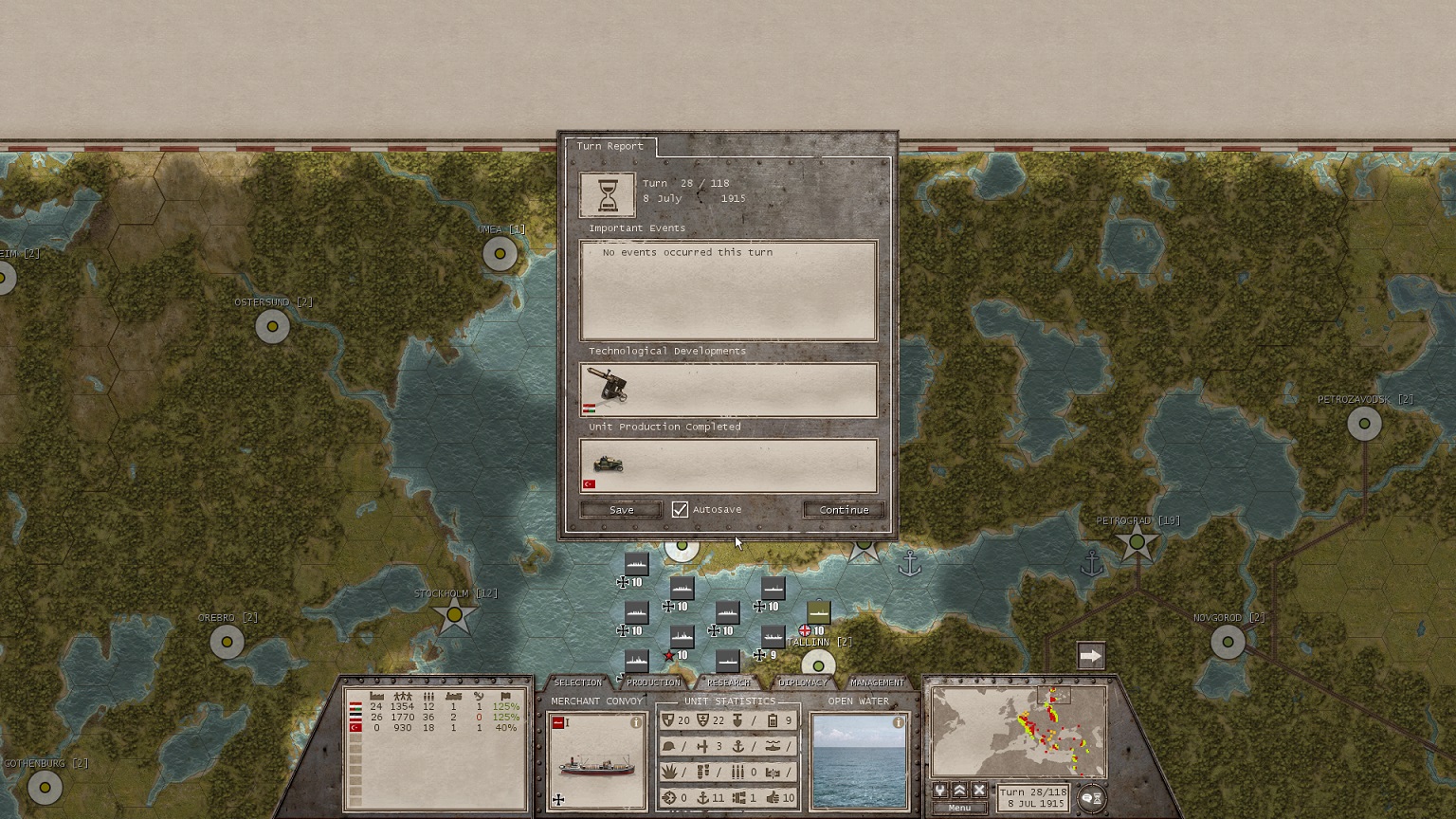
Task: End the turn with the hourglass button
Action: pos(1092,798)
